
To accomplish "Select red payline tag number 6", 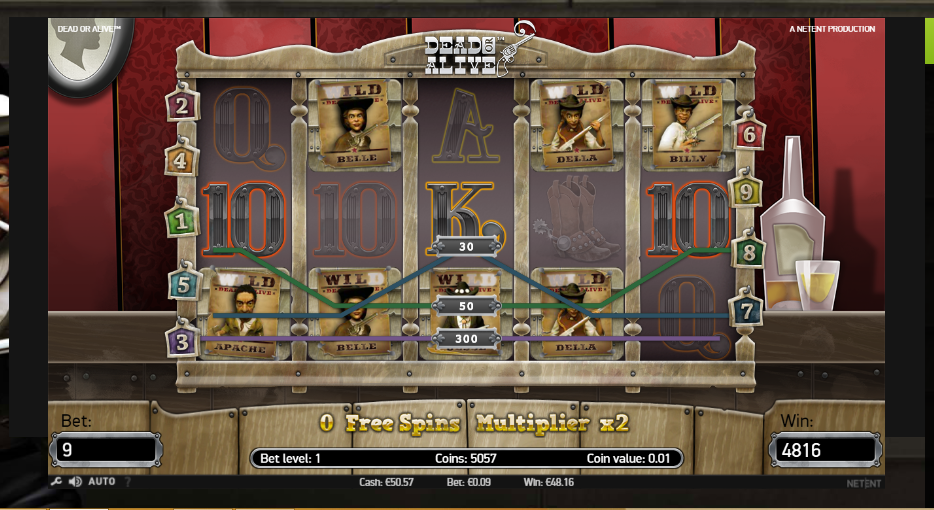I will pyautogui.click(x=749, y=133).
